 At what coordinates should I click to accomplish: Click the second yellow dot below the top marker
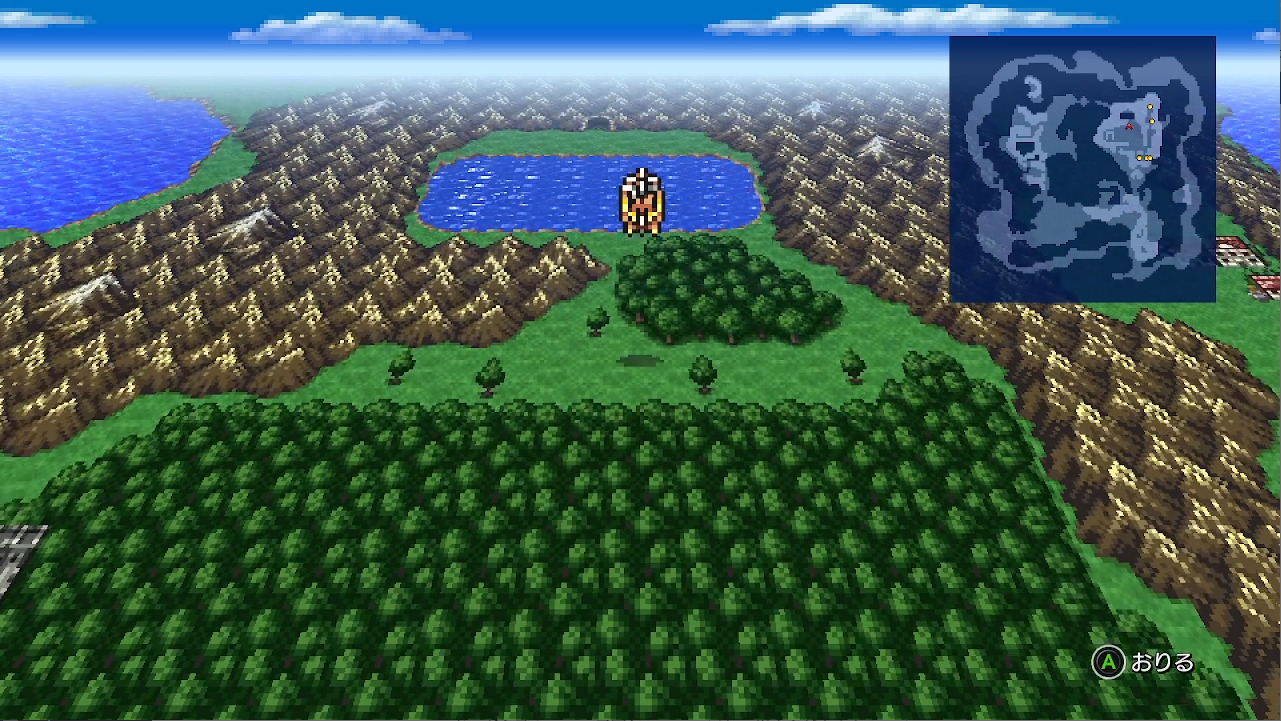point(1152,121)
